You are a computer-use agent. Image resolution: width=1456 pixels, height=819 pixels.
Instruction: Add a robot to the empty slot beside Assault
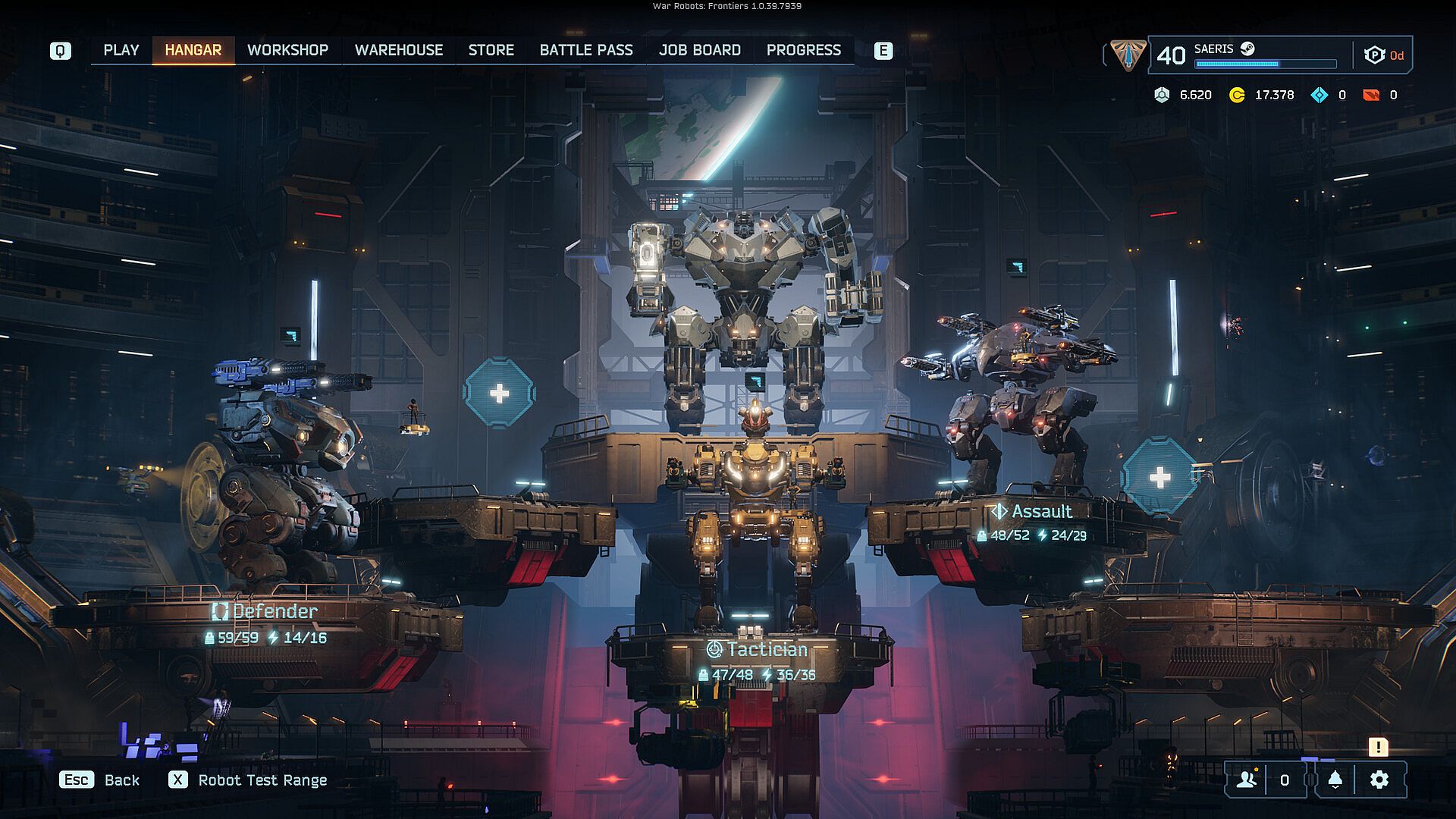(1159, 477)
